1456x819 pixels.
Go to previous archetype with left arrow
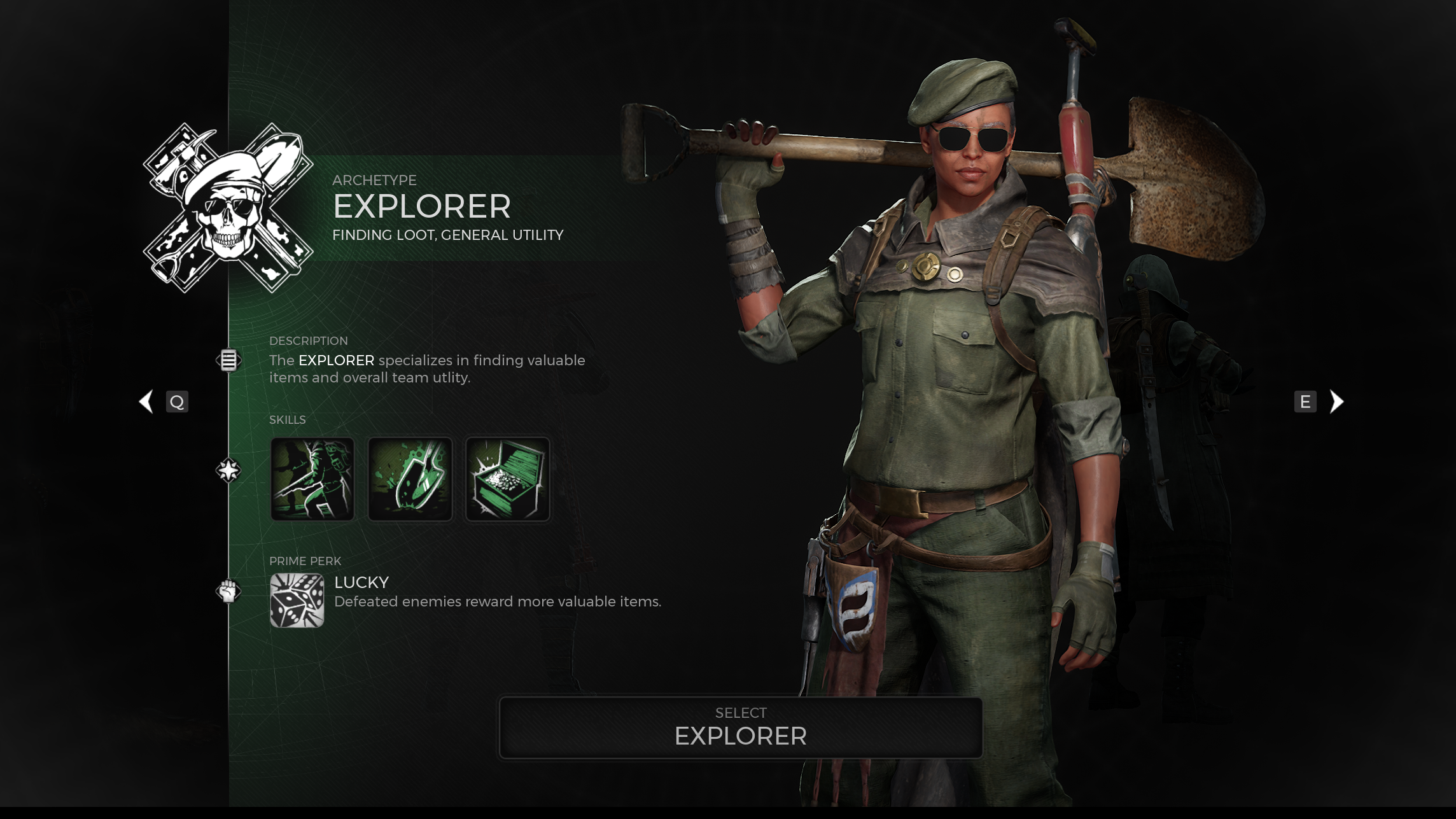pos(146,402)
